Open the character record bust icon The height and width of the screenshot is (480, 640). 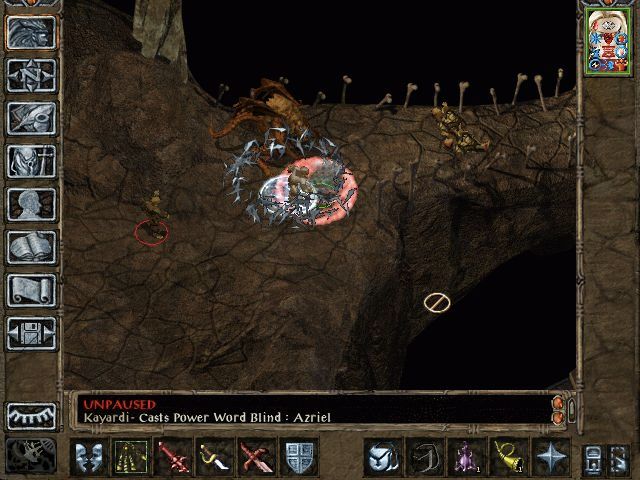[x=31, y=204]
